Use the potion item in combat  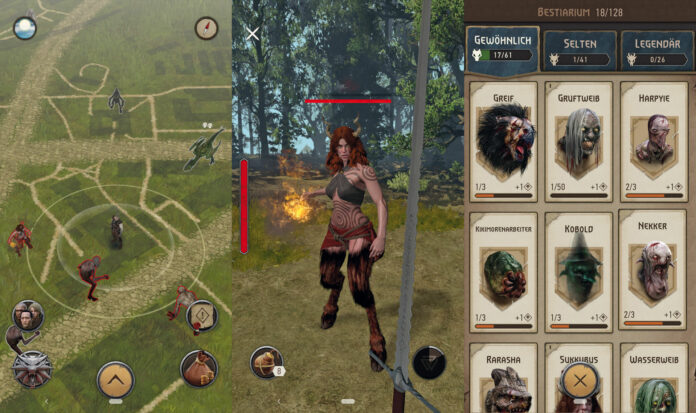click(266, 362)
